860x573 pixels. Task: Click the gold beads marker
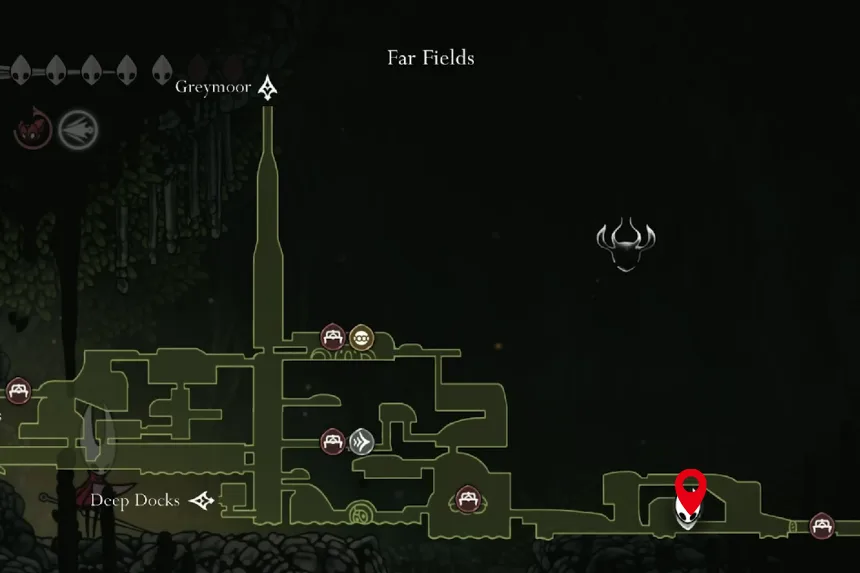click(x=361, y=338)
